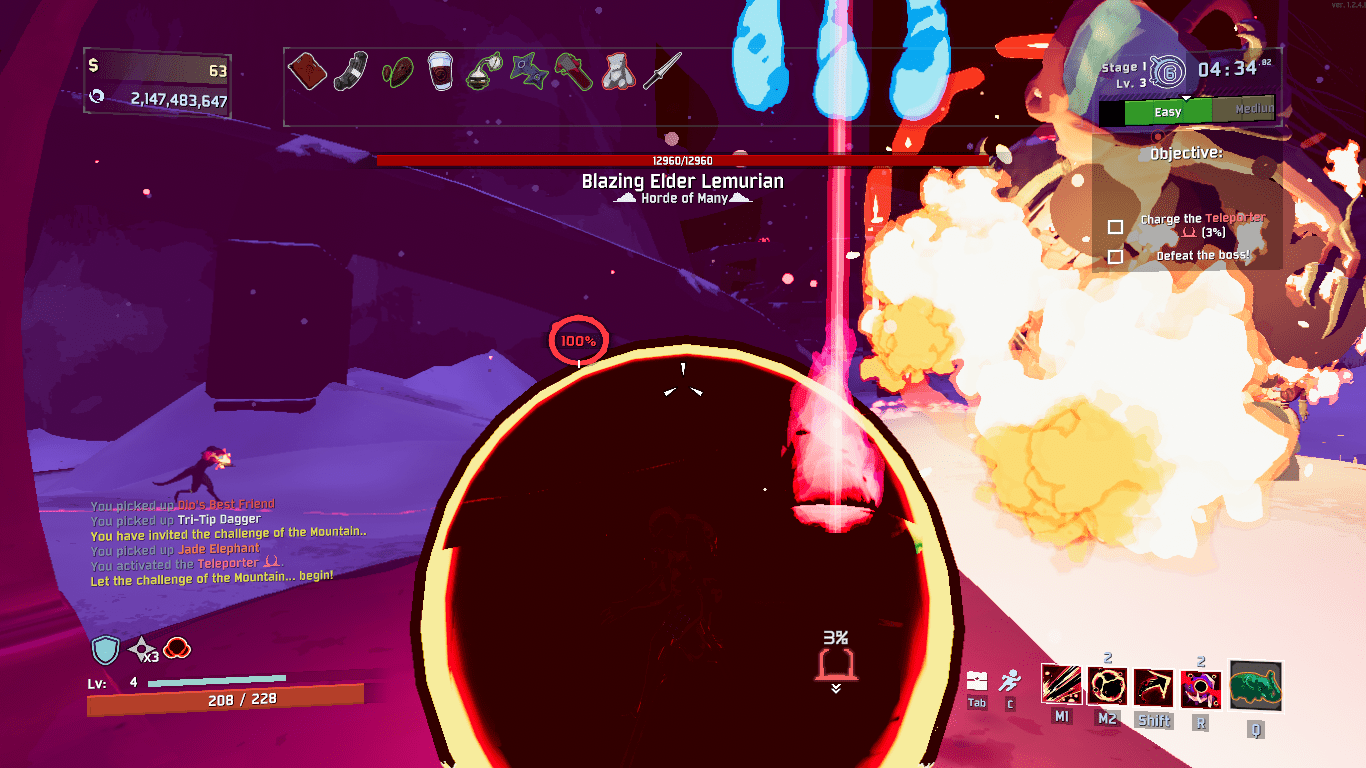Click the red Teleporter link in the chat log
The height and width of the screenshot is (768, 1366).
pos(228,564)
